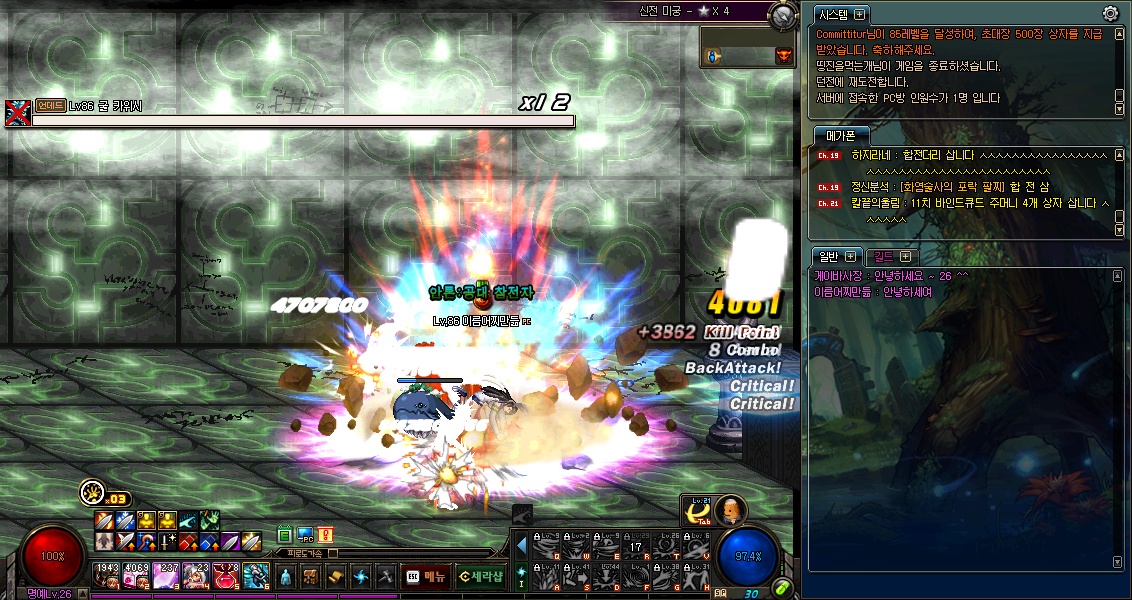Viewport: 1132px width, 600px height.
Task: Open the 세라샵 cash shop
Action: 479,576
